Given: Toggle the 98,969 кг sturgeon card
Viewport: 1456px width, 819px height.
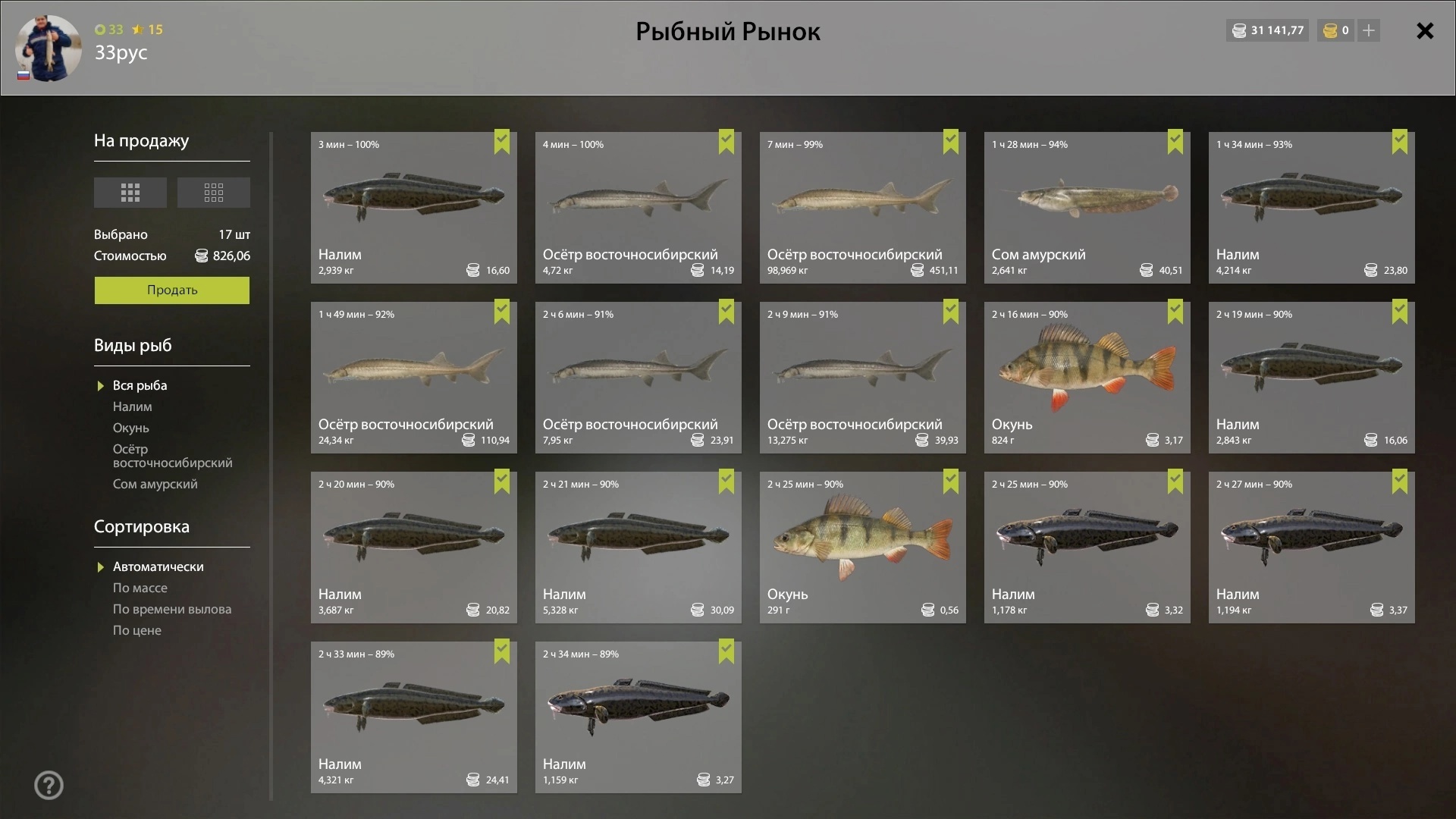Looking at the screenshot, I should point(862,208).
